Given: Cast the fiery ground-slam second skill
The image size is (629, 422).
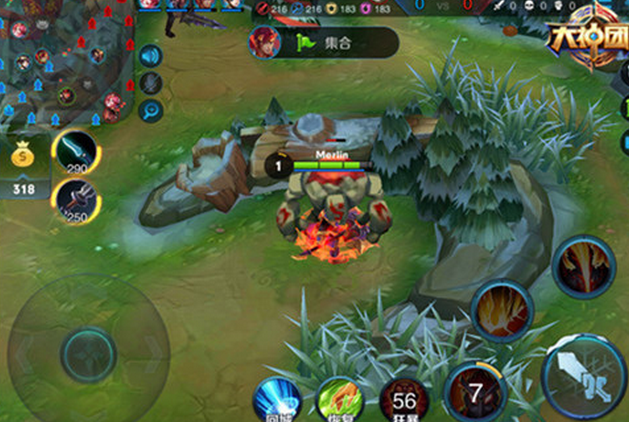Looking at the screenshot, I should [x=502, y=312].
